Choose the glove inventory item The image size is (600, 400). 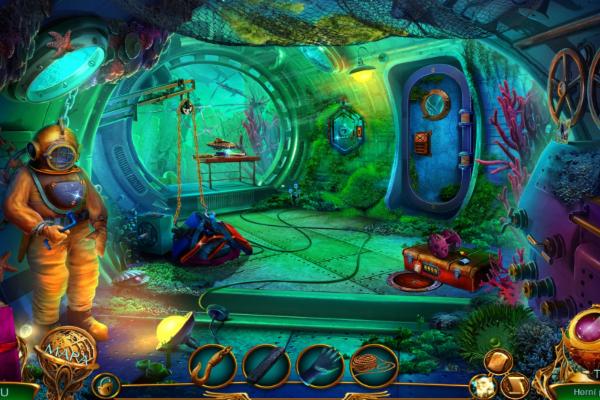tap(320, 365)
